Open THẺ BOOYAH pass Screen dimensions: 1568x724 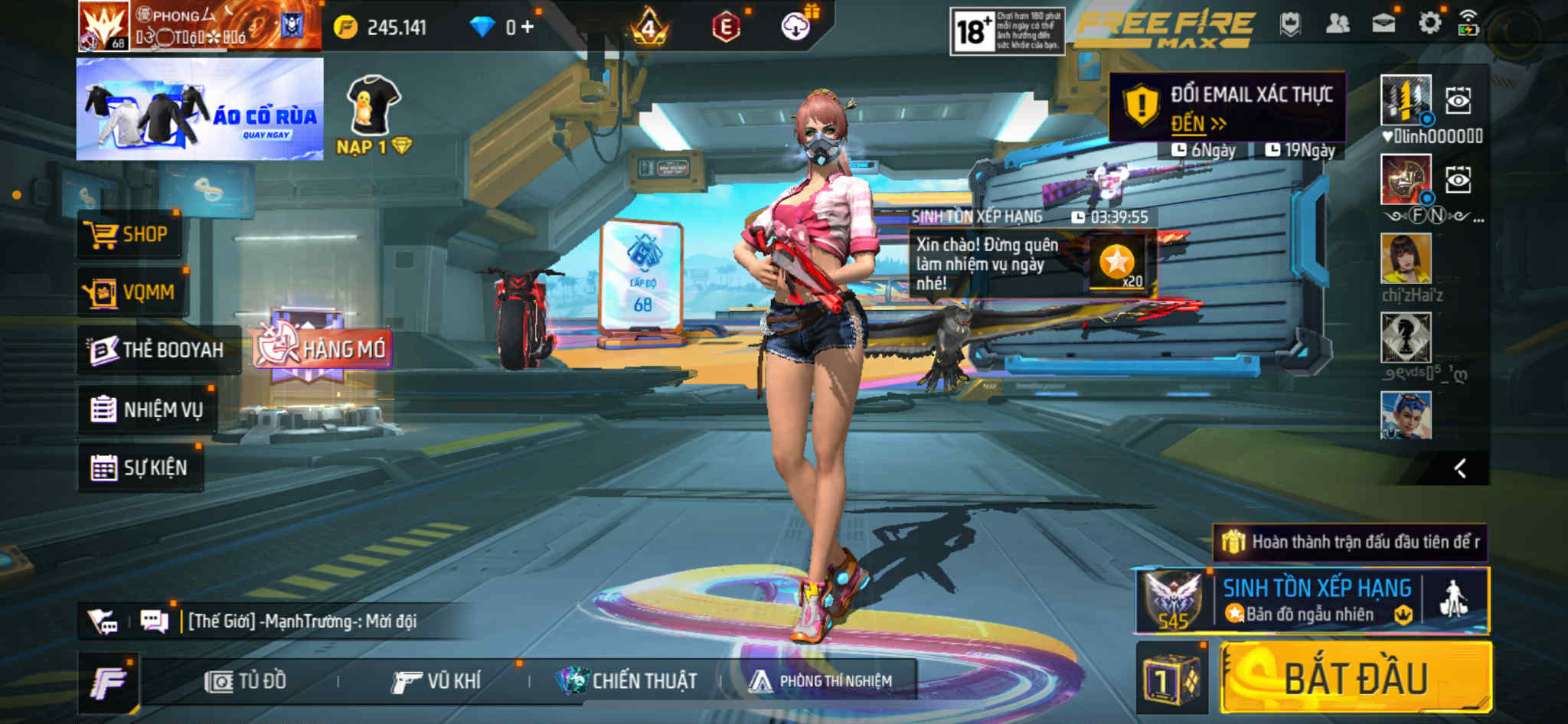(x=157, y=350)
